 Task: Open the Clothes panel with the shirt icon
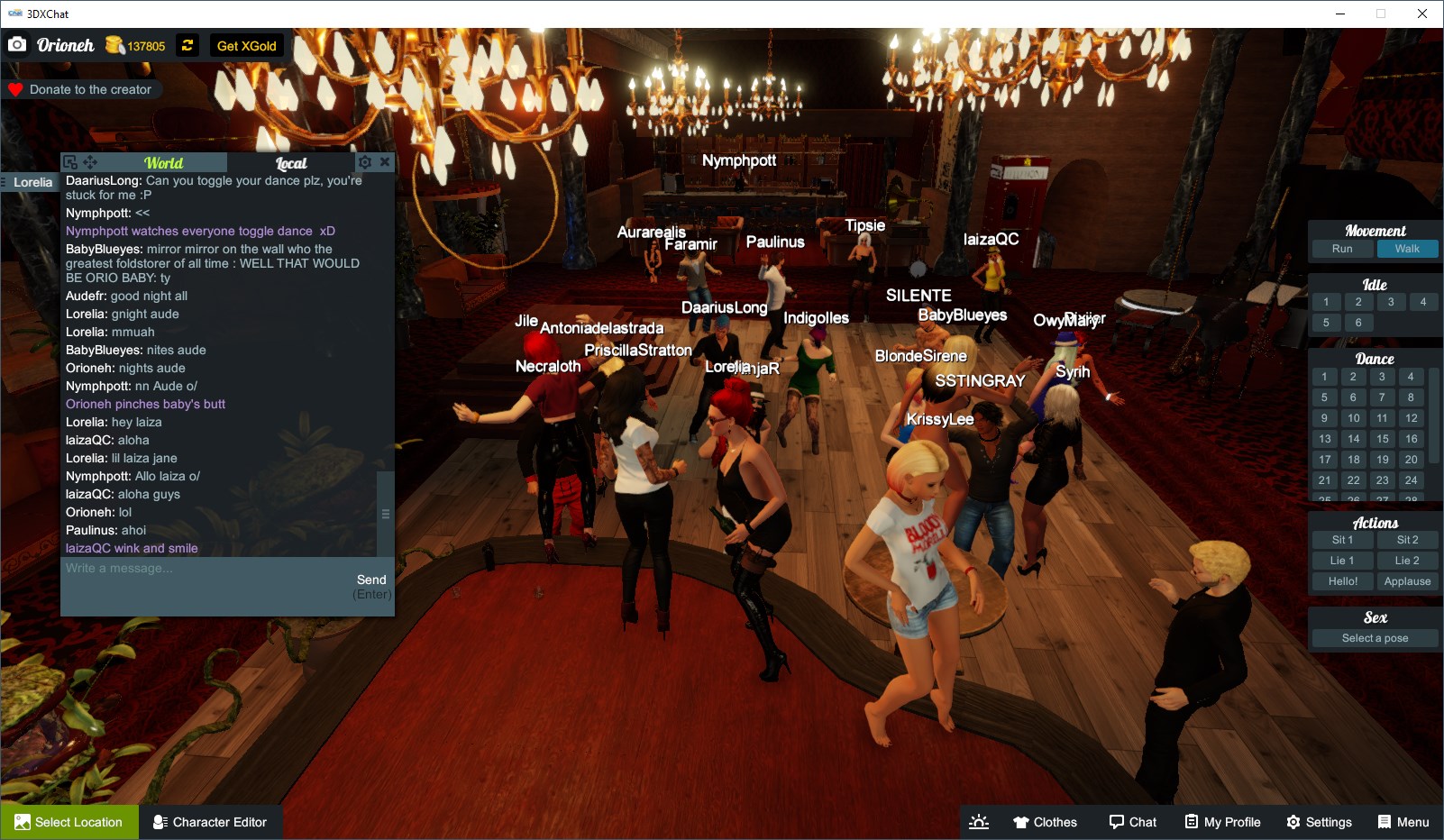click(1046, 821)
